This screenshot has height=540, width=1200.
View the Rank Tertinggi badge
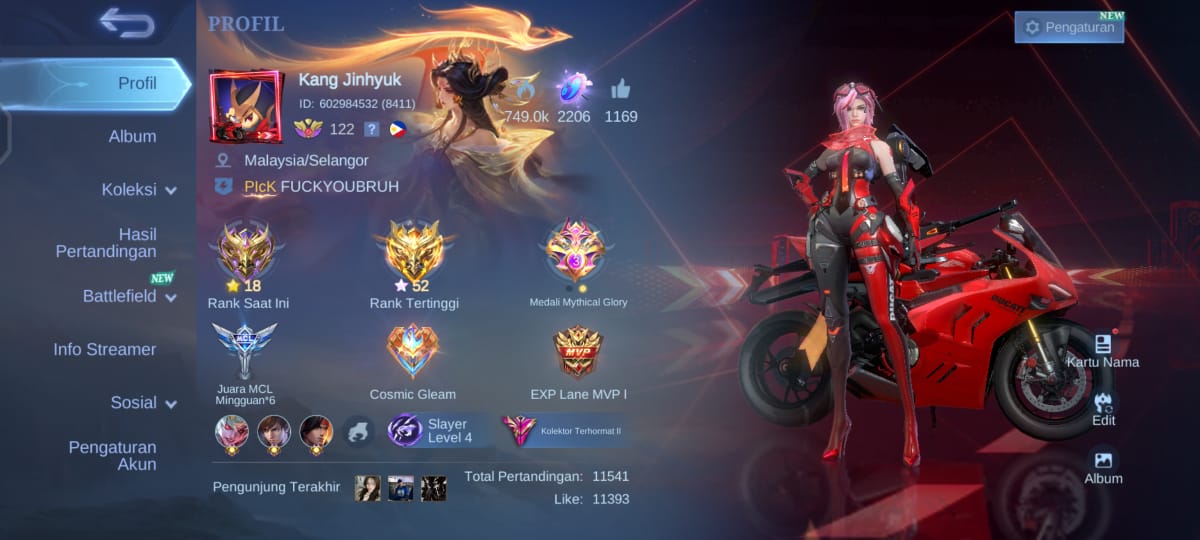point(413,252)
